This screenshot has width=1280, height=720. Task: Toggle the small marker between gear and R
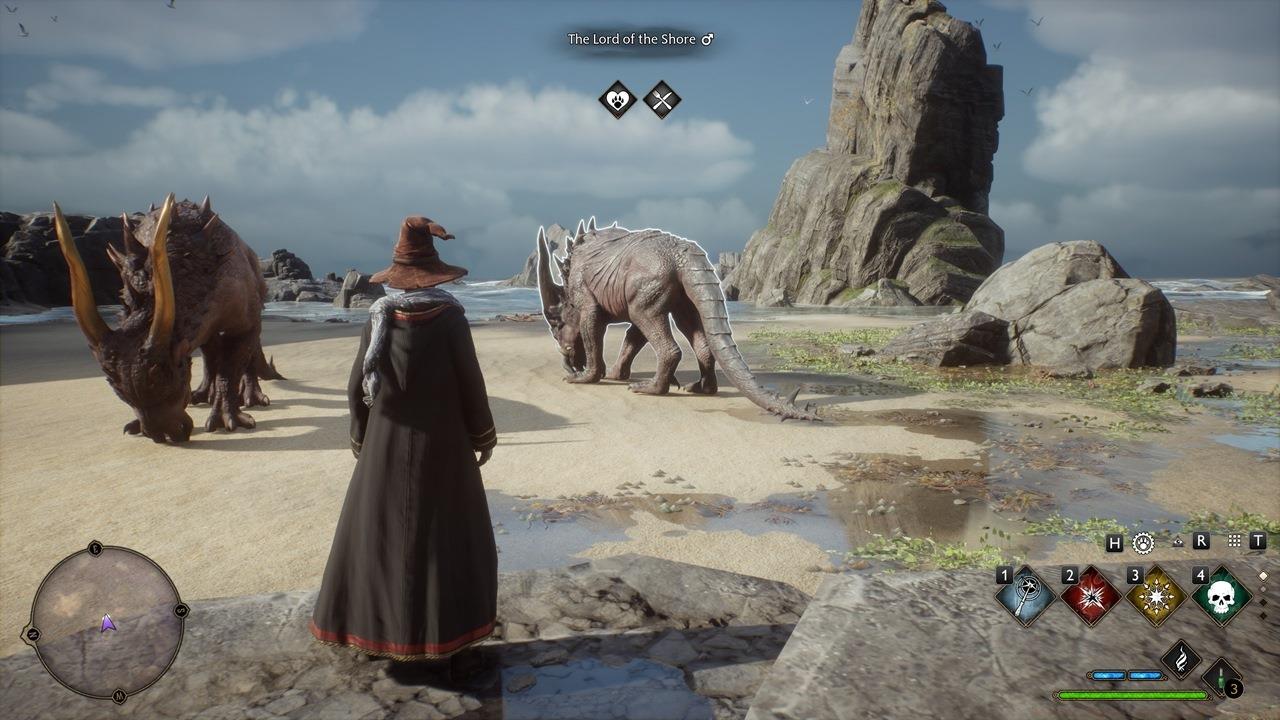pyautogui.click(x=1177, y=541)
